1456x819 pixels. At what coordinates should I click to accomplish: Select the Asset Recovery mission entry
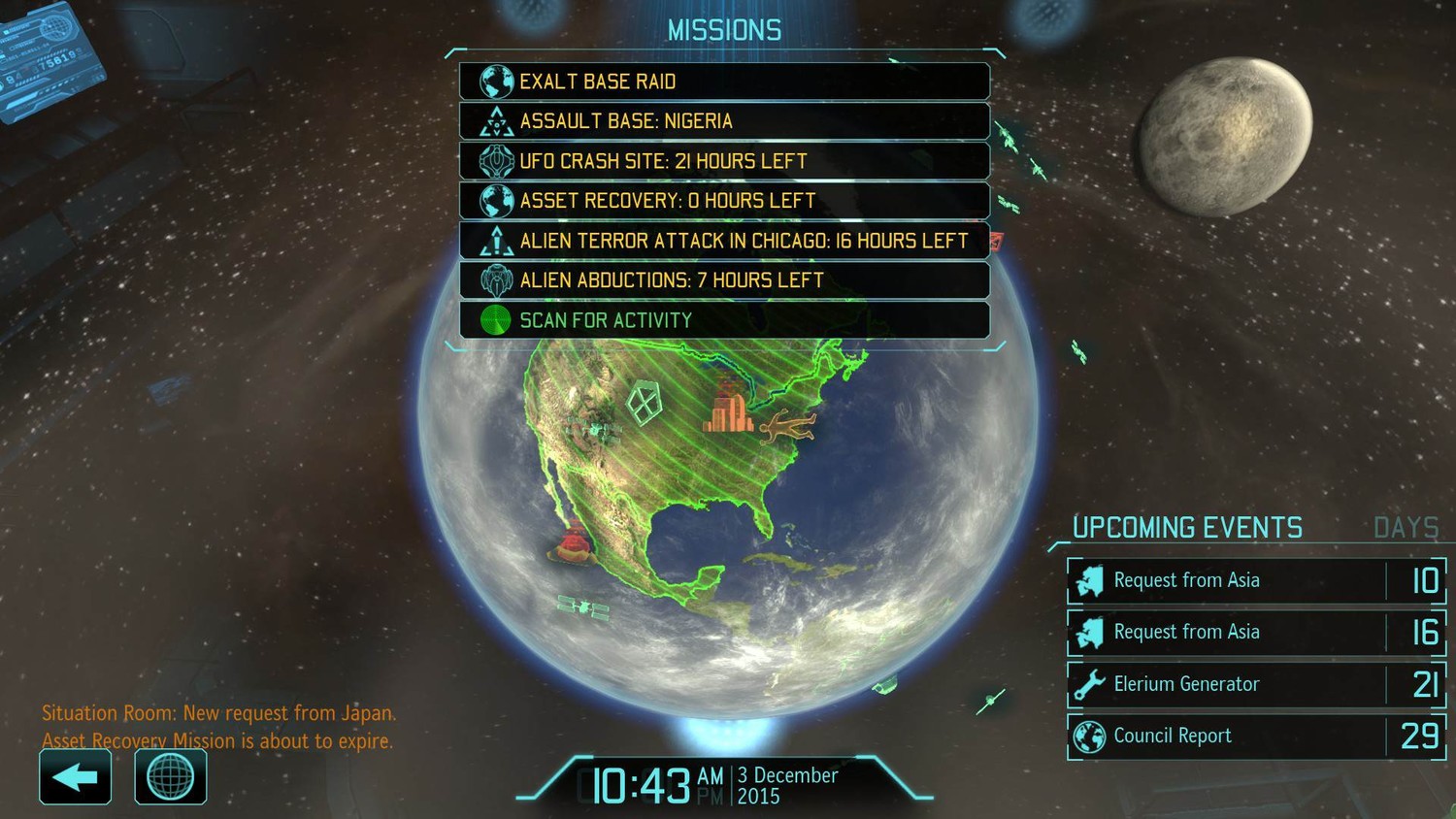click(x=724, y=201)
